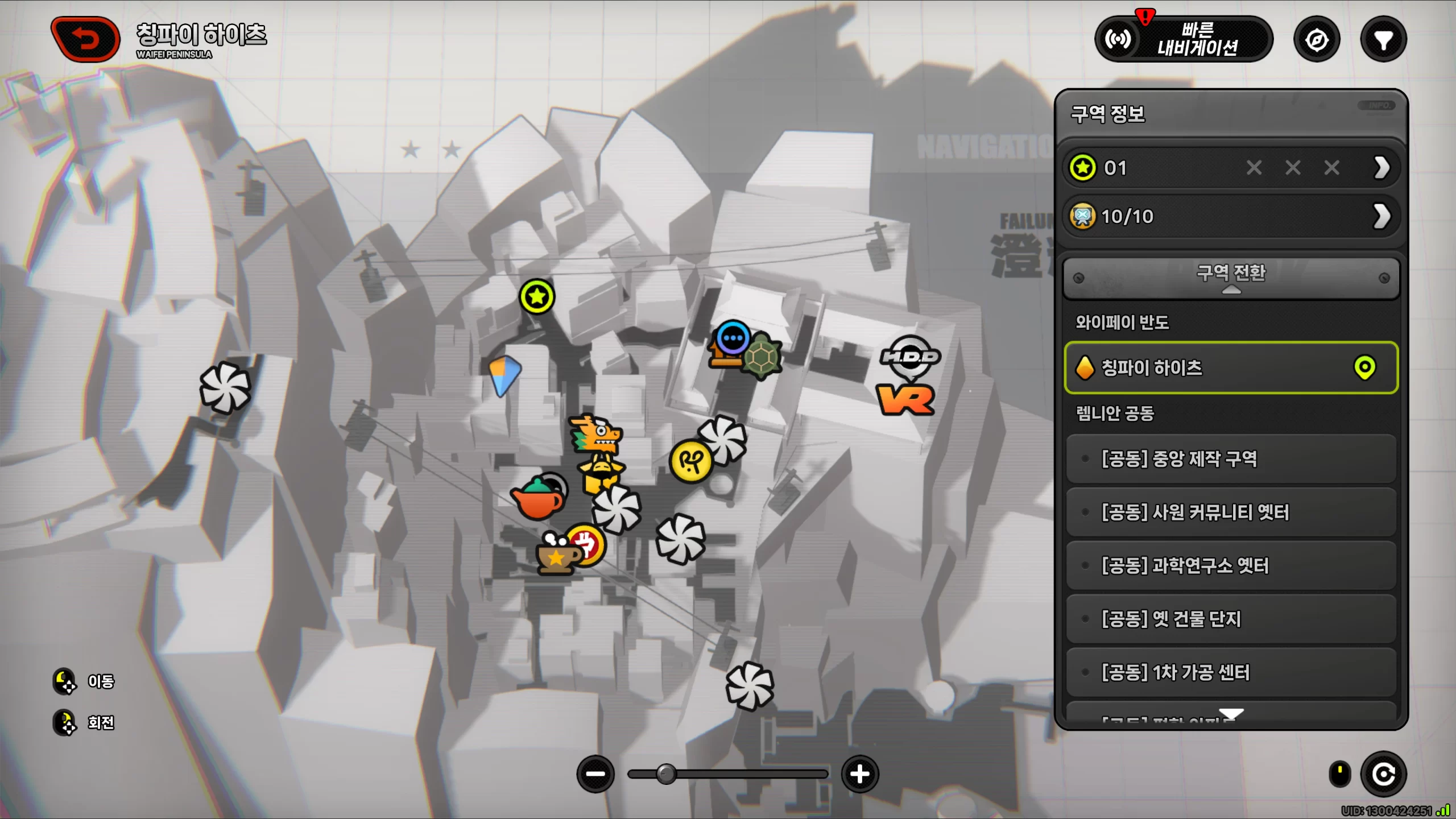Toggle the 구역 전환 area switch header

pyautogui.click(x=1231, y=277)
